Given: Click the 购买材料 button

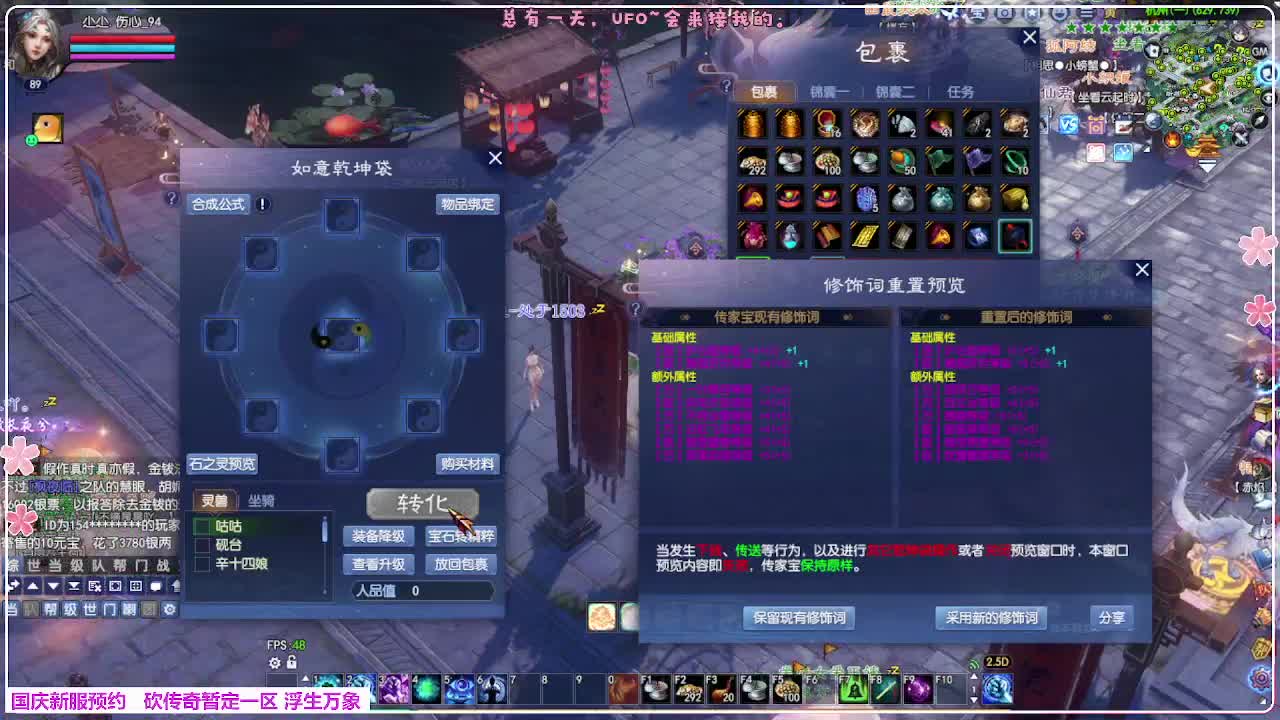Looking at the screenshot, I should click(467, 465).
